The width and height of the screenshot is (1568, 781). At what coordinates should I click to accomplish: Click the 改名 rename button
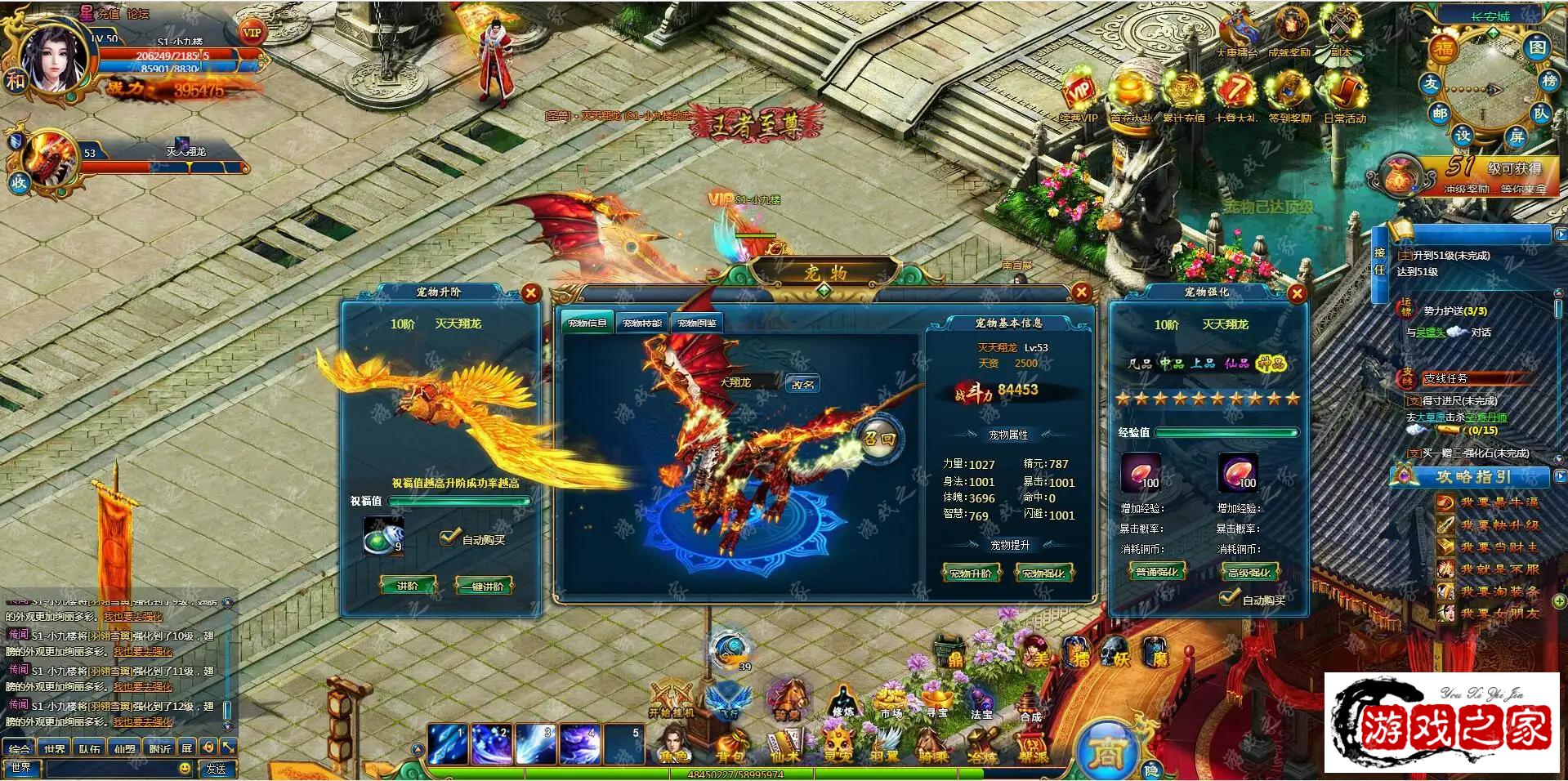802,384
